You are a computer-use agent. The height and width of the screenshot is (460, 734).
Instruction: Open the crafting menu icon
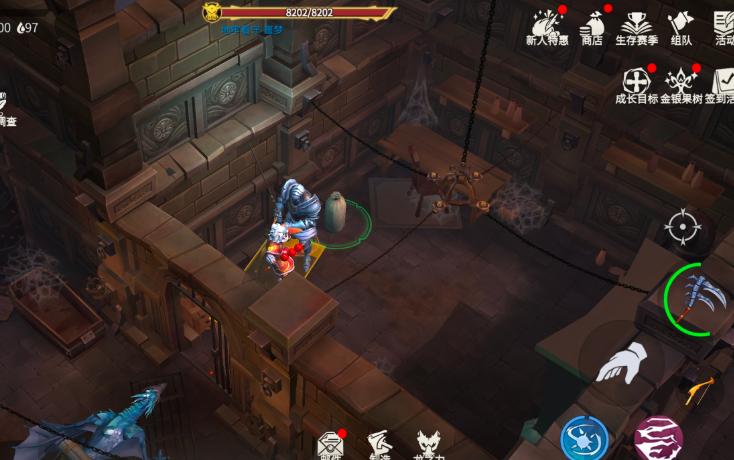coord(380,446)
